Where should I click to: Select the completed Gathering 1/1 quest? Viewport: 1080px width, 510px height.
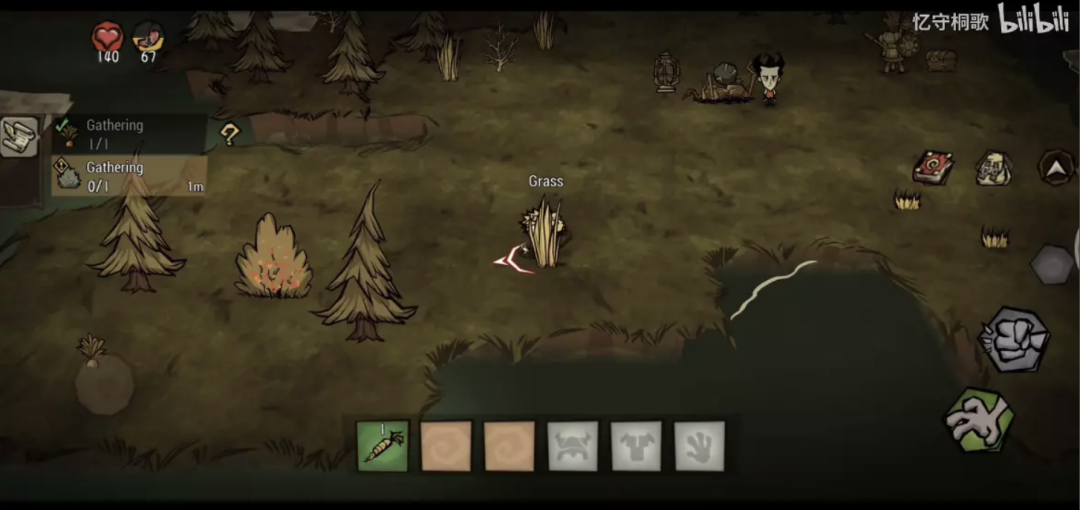pos(128,133)
